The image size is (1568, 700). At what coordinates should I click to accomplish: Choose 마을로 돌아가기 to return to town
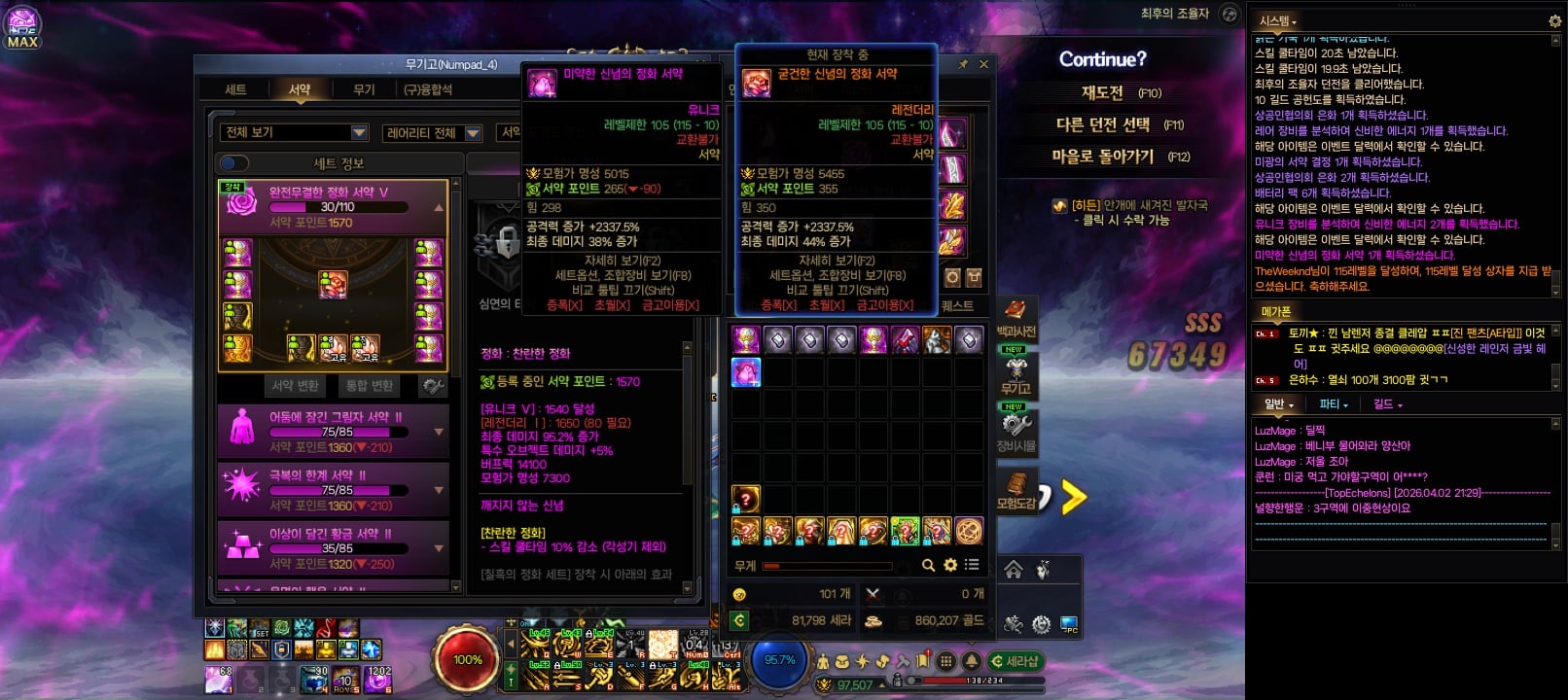click(1103, 157)
